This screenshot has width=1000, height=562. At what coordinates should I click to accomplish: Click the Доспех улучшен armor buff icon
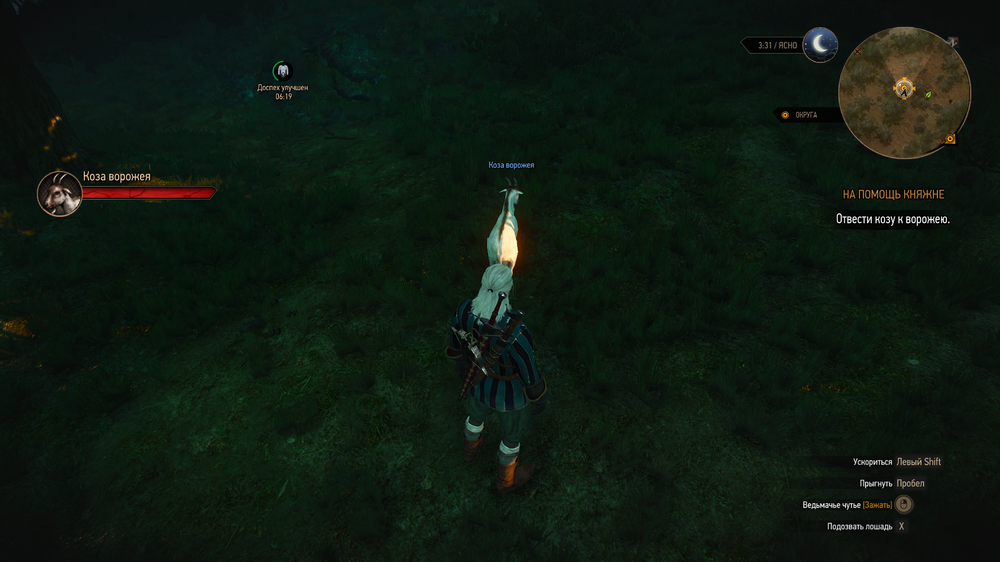283,71
